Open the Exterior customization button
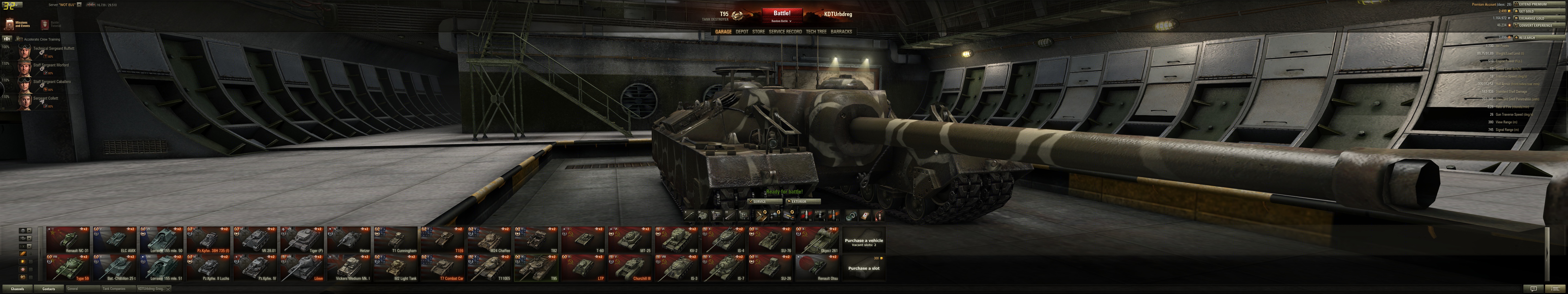 pyautogui.click(x=803, y=201)
